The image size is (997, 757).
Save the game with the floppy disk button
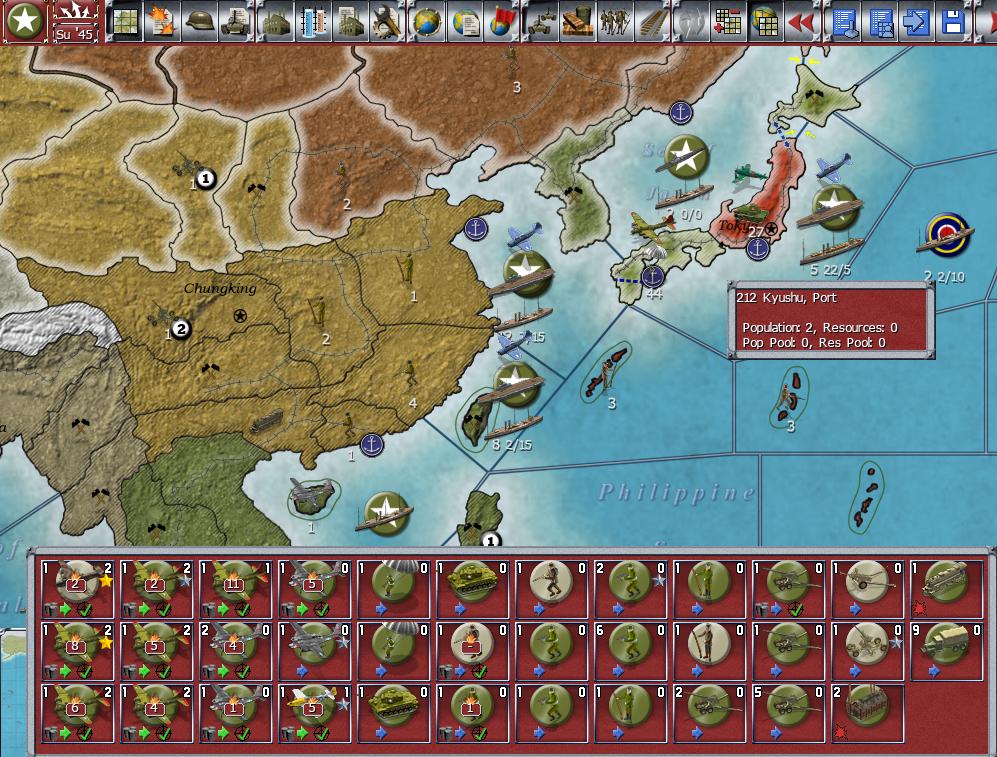(953, 21)
